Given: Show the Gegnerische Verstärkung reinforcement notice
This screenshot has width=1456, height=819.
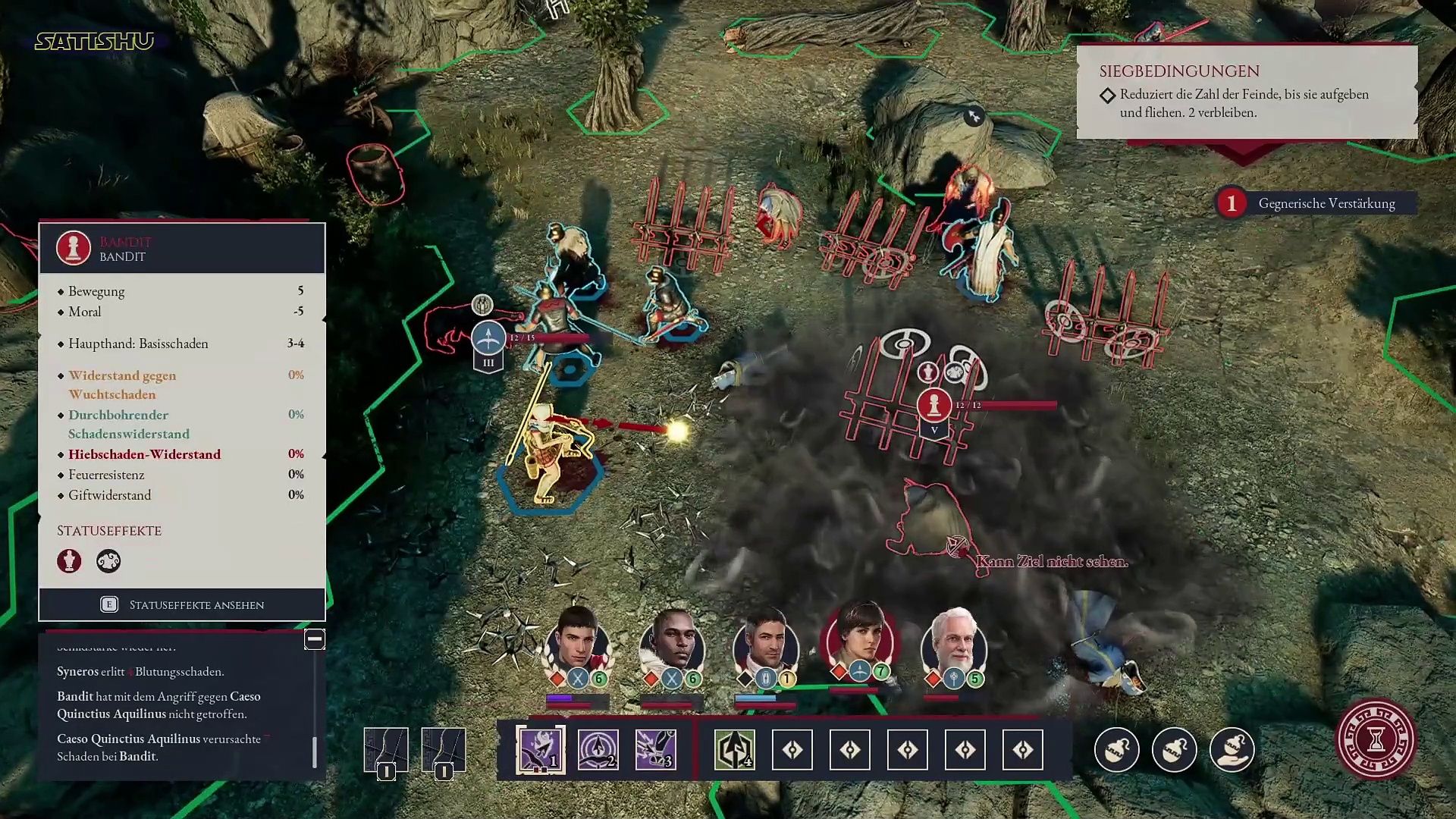Looking at the screenshot, I should [x=1316, y=203].
